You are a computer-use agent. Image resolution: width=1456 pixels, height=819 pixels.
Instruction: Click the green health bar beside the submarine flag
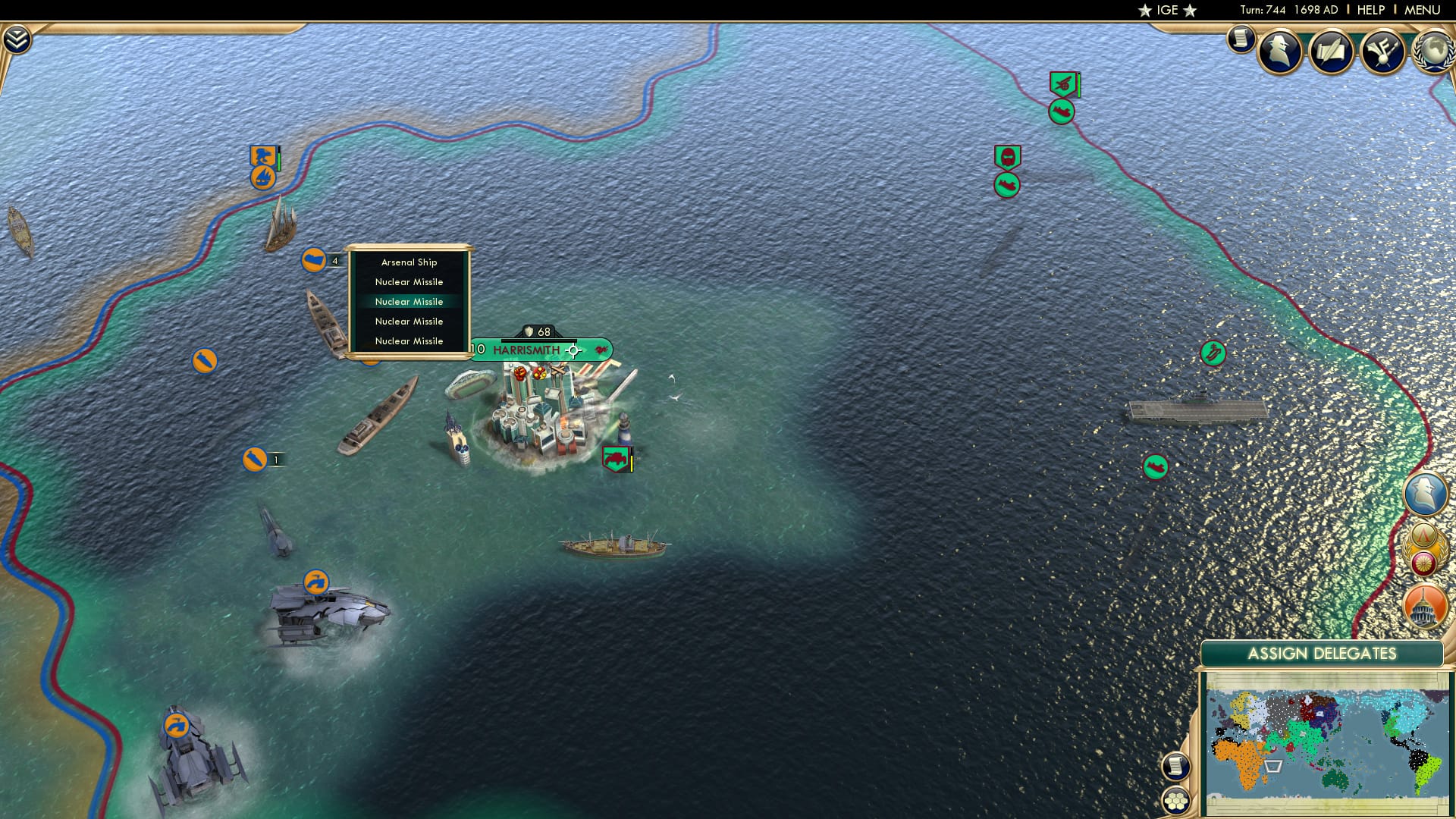click(x=278, y=159)
